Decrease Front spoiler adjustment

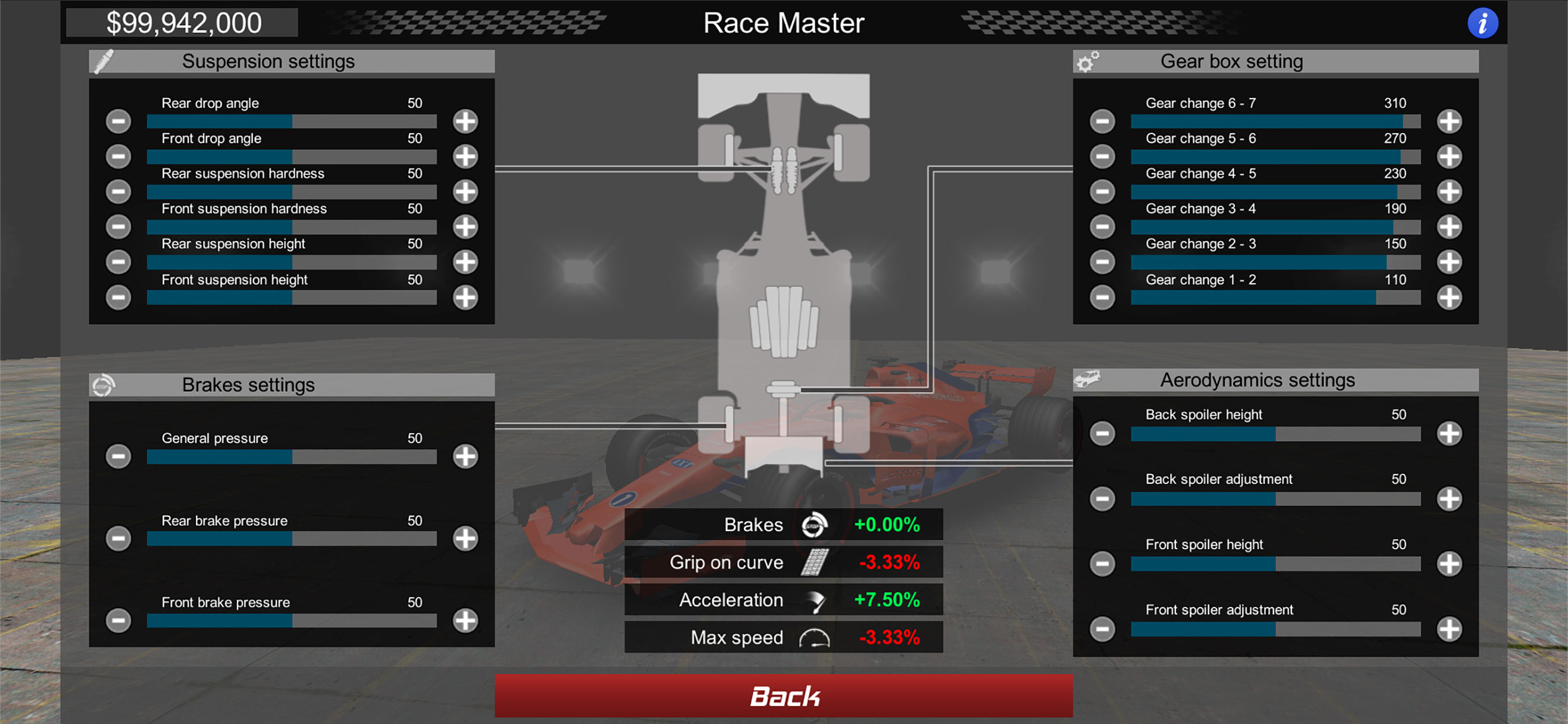[x=1102, y=629]
